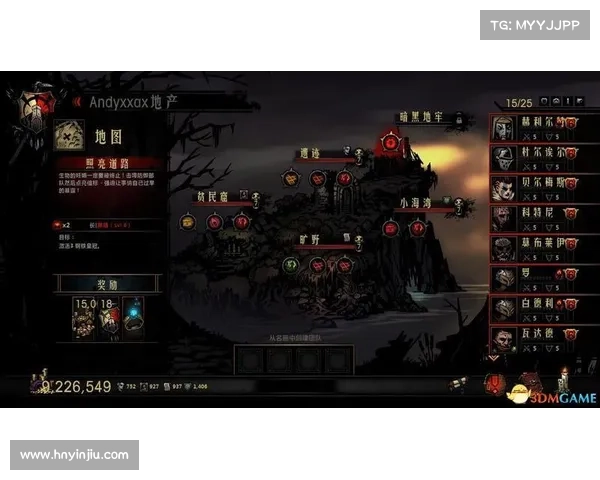This screenshot has width=600, height=480.
Task: Open the torch icon in bottom bar
Action: pyautogui.click(x=564, y=380)
